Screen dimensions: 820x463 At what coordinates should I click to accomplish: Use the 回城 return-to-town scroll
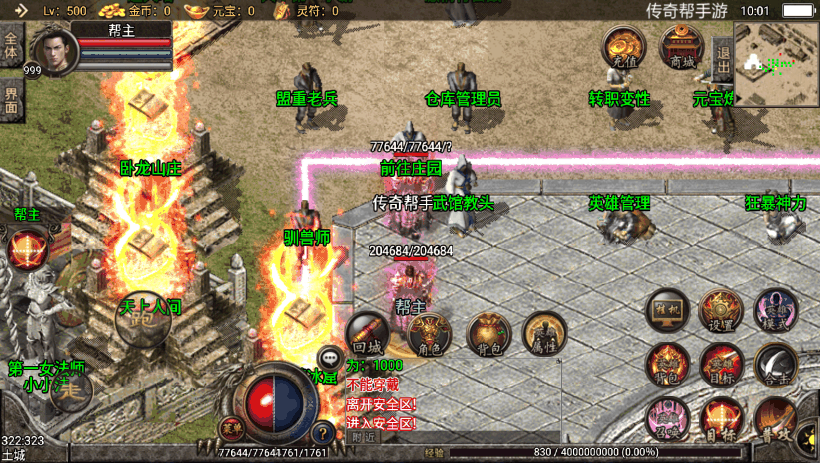(367, 333)
